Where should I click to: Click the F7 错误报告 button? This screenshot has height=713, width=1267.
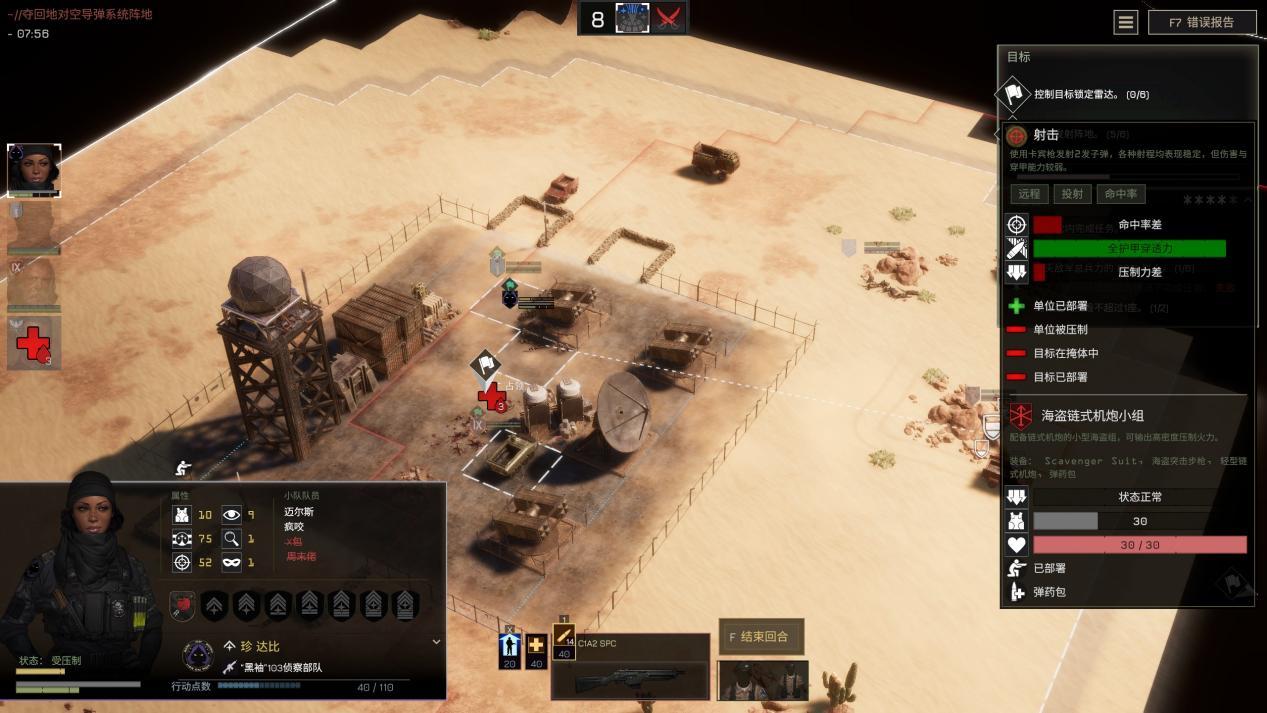(x=1202, y=22)
